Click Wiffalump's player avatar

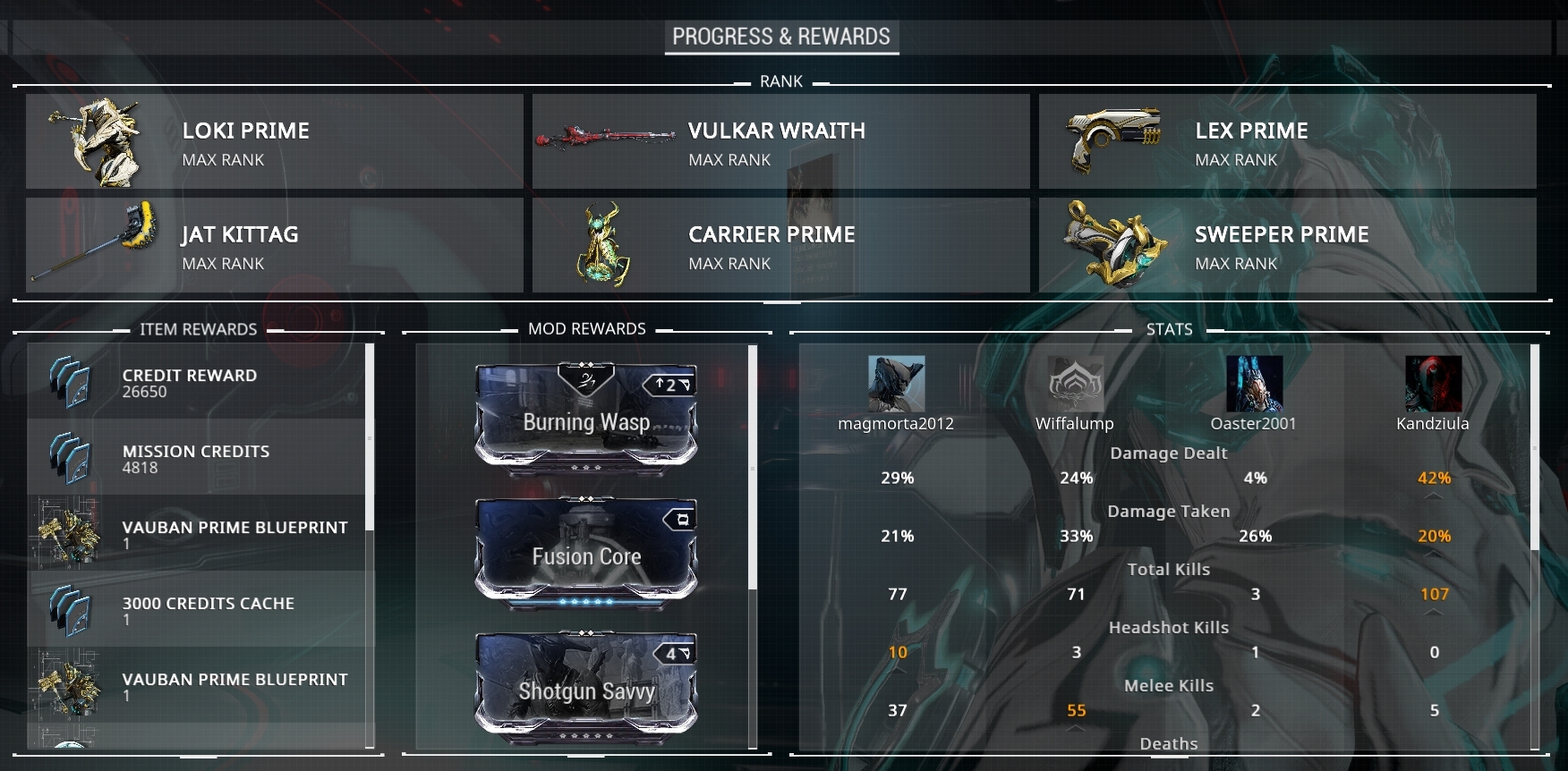click(x=1075, y=384)
